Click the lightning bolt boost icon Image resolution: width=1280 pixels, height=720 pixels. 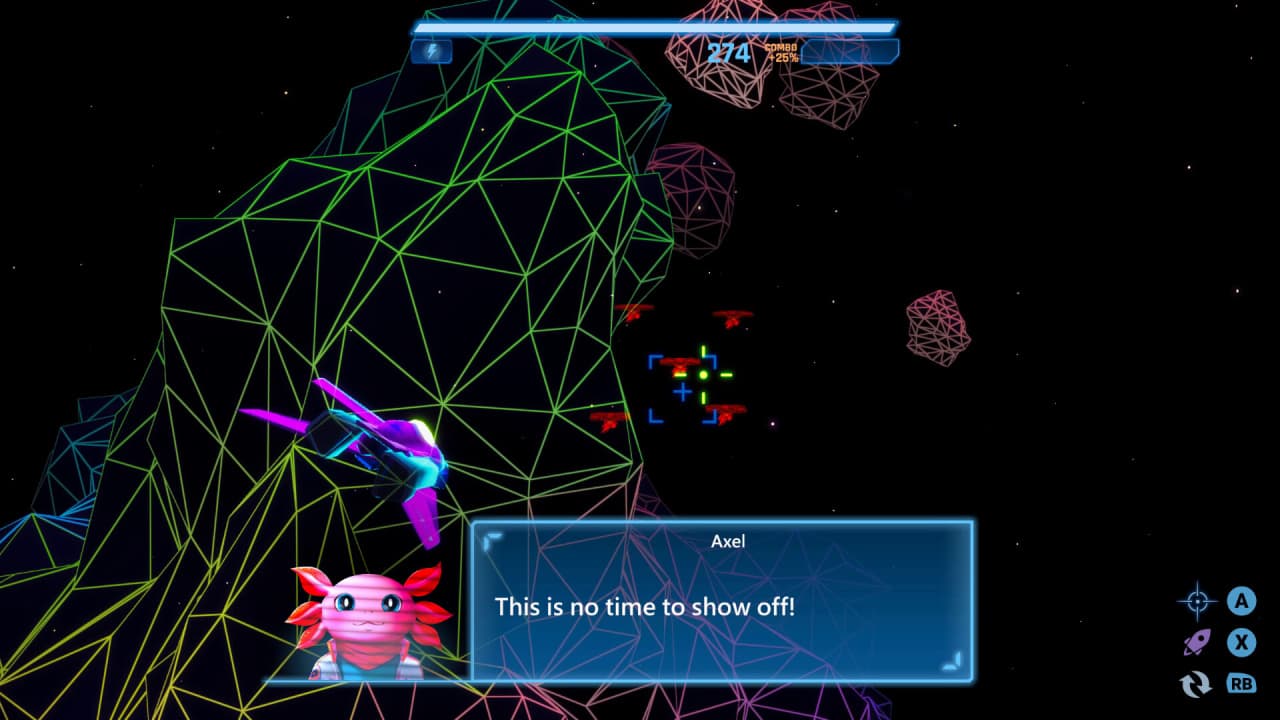click(432, 51)
